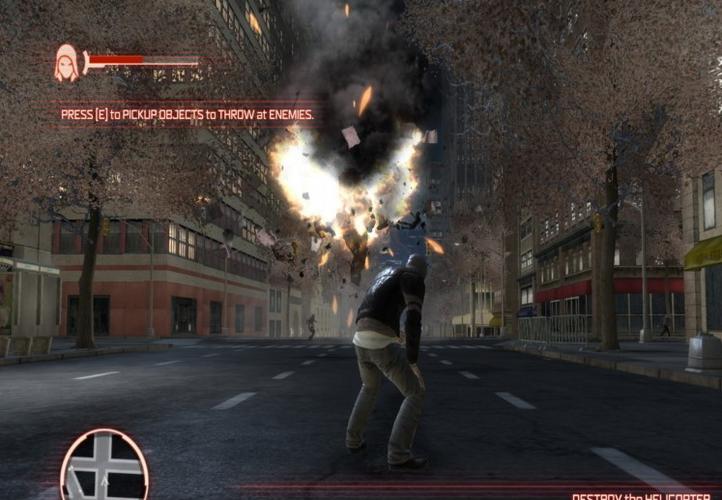Viewport: 722px width, 500px height.
Task: Select the character portrait icon
Action: tap(67, 63)
